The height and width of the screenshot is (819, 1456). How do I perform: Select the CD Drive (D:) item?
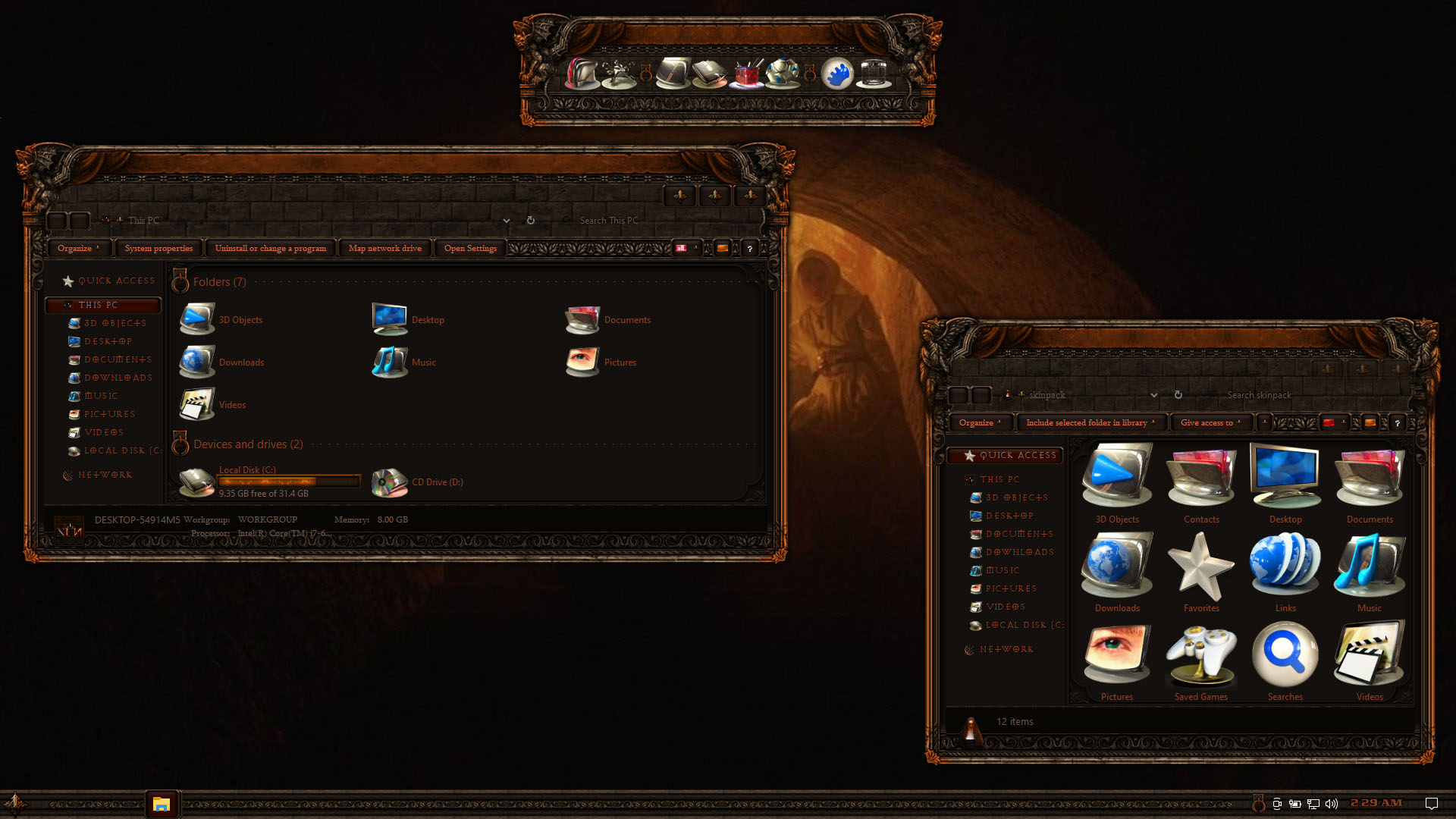(390, 482)
